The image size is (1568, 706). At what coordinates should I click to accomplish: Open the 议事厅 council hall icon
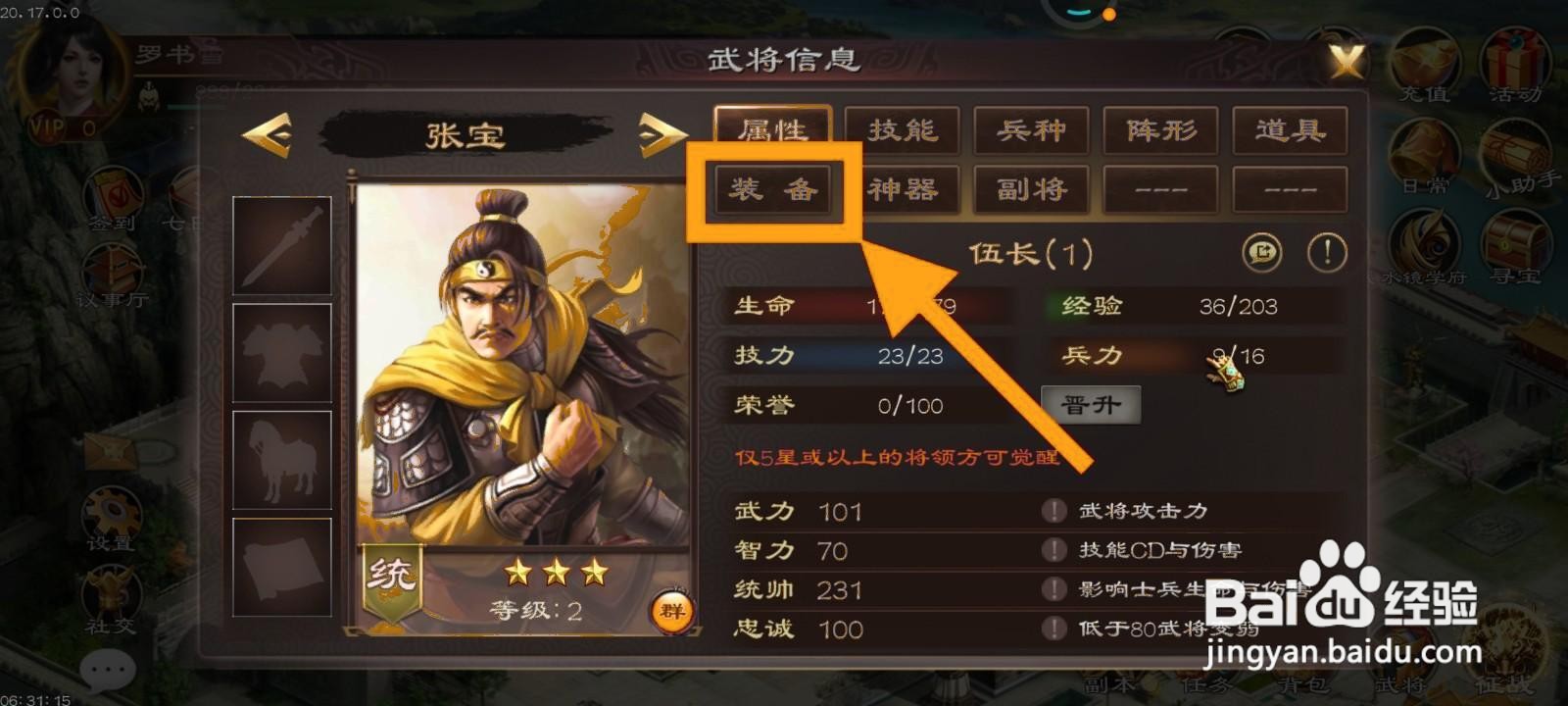click(x=111, y=267)
